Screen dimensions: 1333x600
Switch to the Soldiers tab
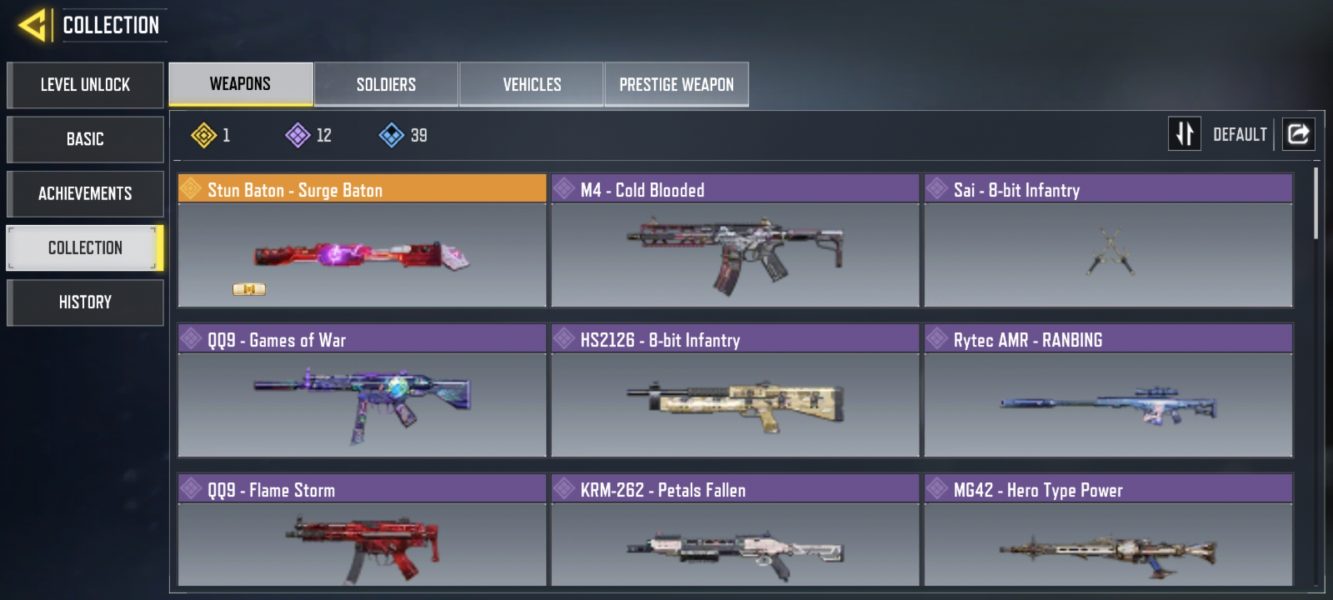[386, 85]
